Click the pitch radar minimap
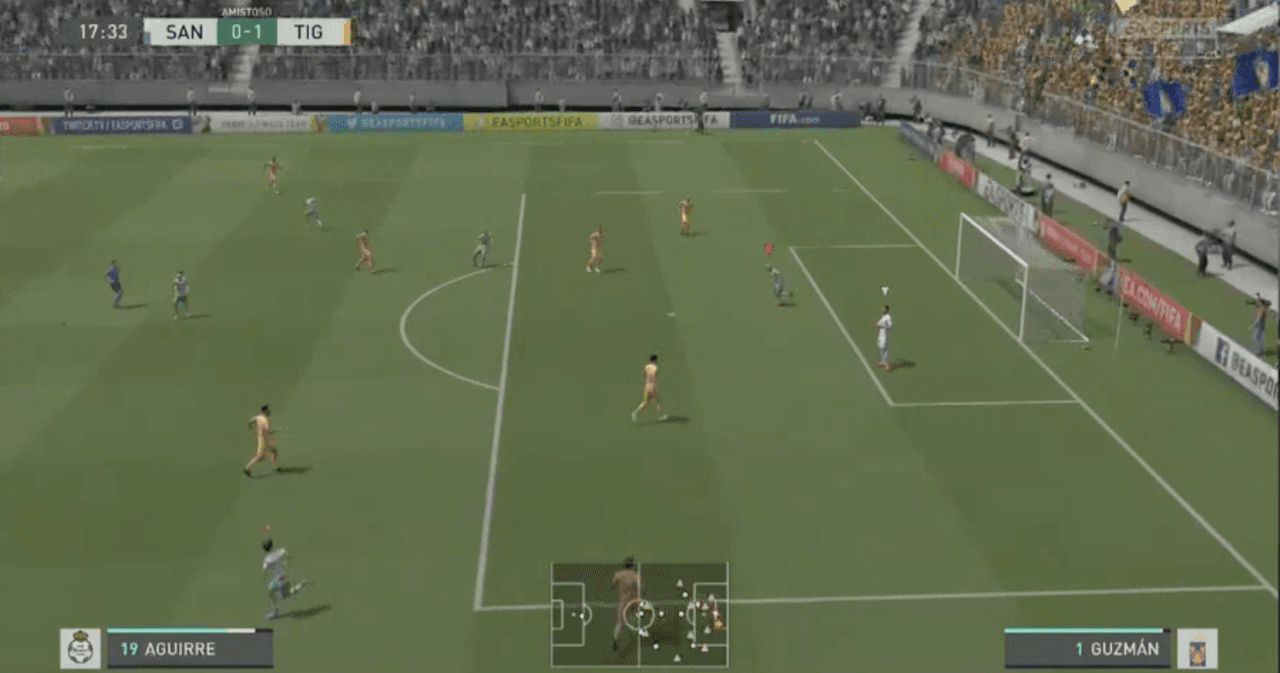Viewport: 1280px width, 673px height. coord(639,613)
